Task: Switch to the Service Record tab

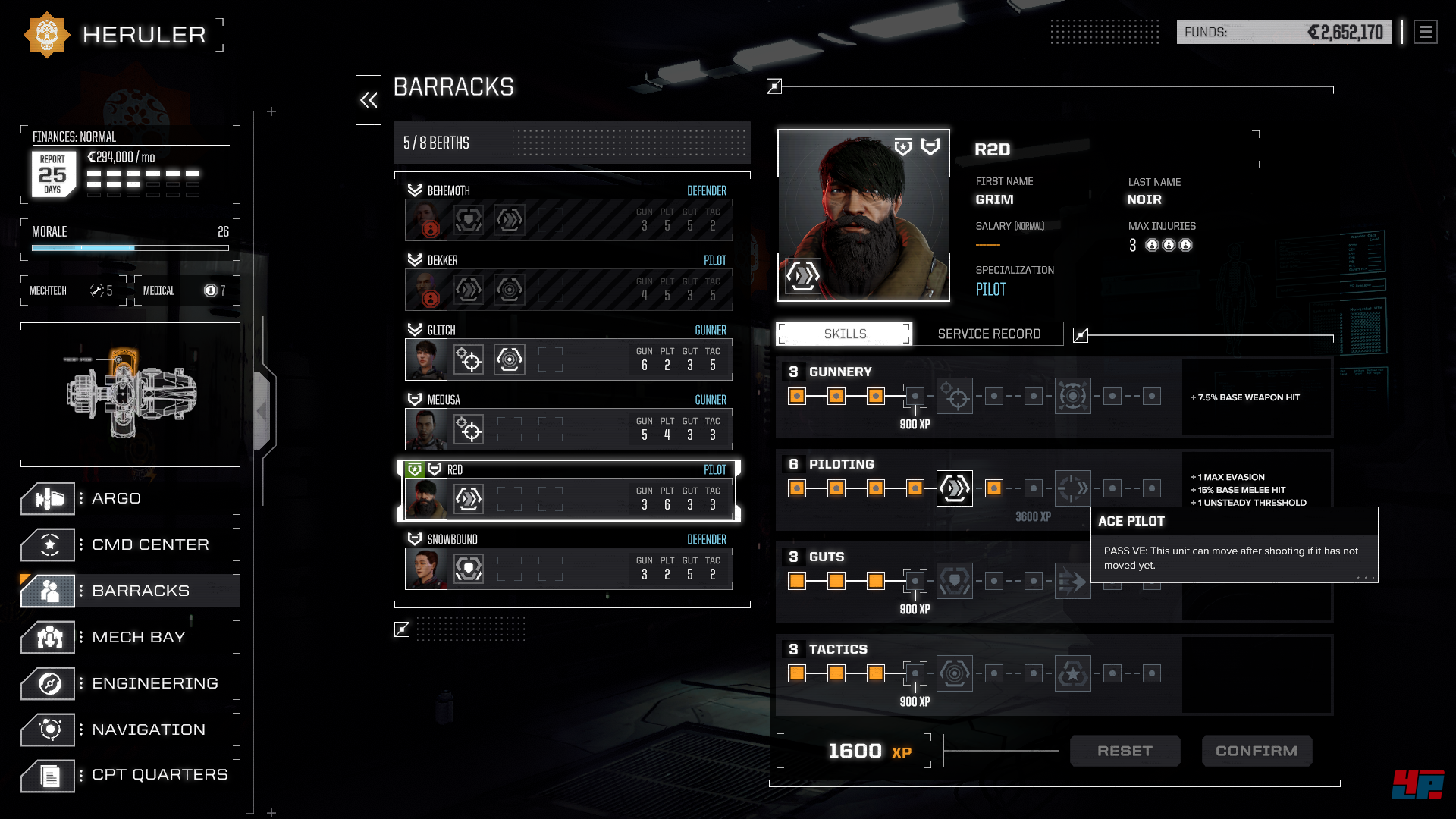Action: click(x=988, y=334)
